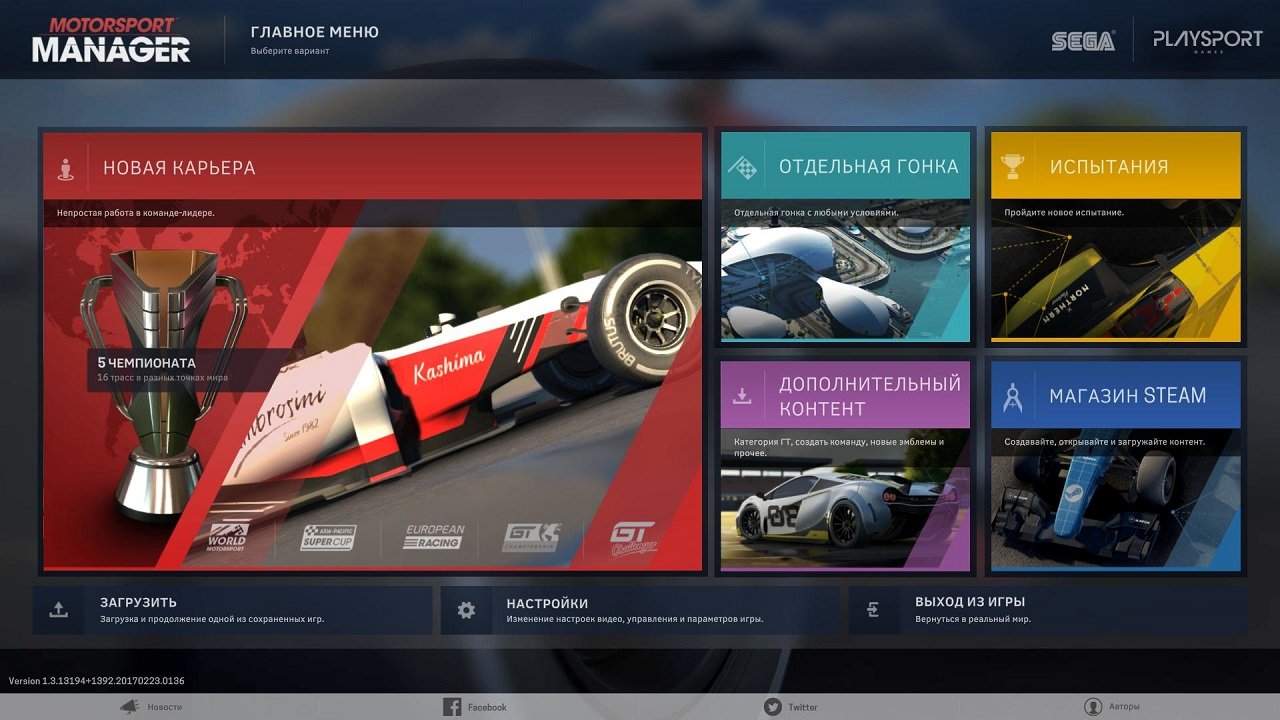Image resolution: width=1280 pixels, height=720 pixels.
Task: Click the podium icon on Новая карьера header
Action: click(67, 167)
